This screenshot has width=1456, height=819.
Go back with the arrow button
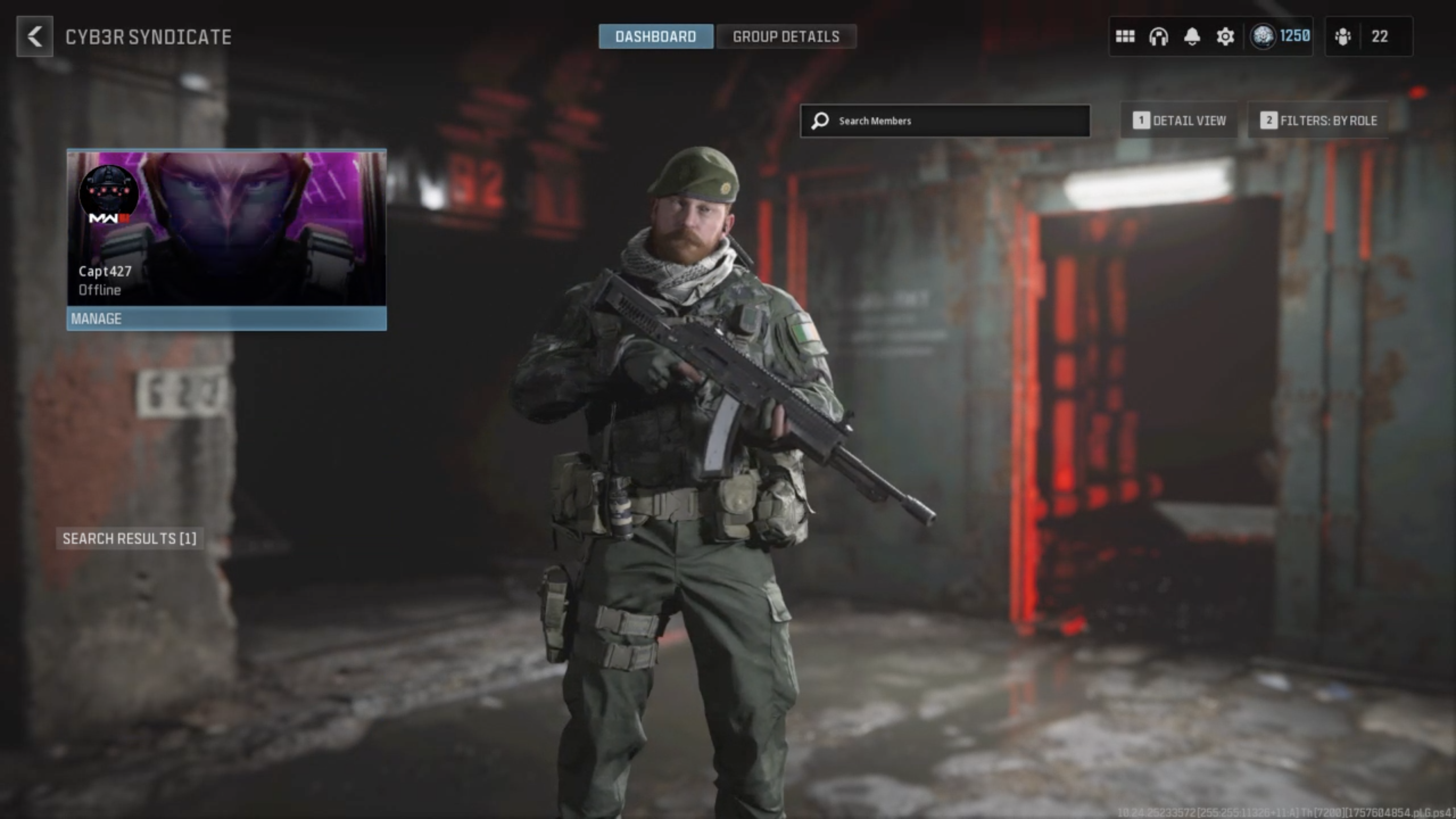click(x=34, y=37)
